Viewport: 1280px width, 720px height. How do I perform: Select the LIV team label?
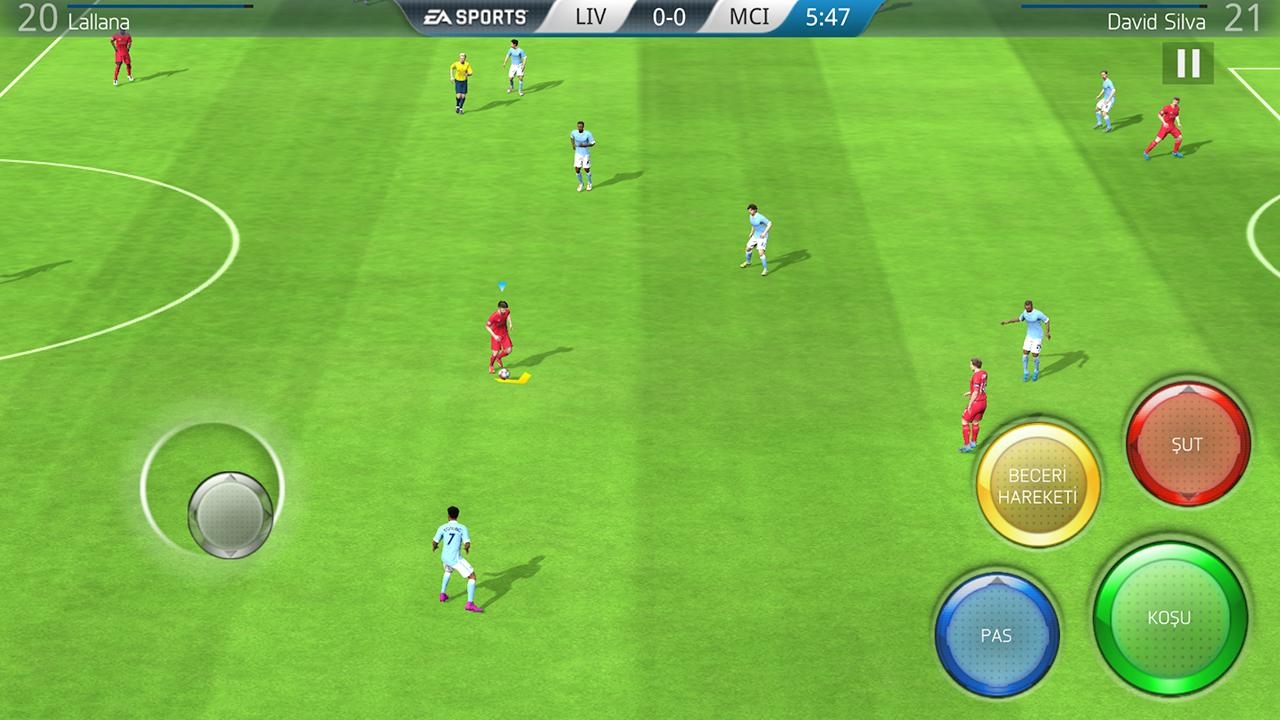point(590,17)
